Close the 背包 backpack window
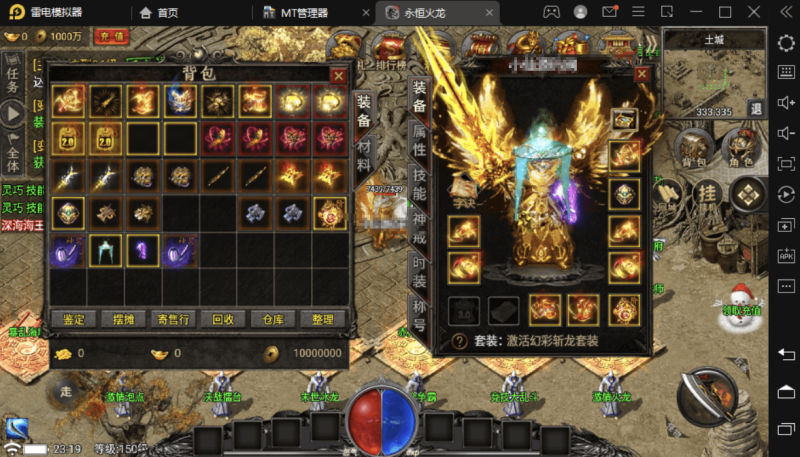The width and height of the screenshot is (800, 457). (x=338, y=75)
